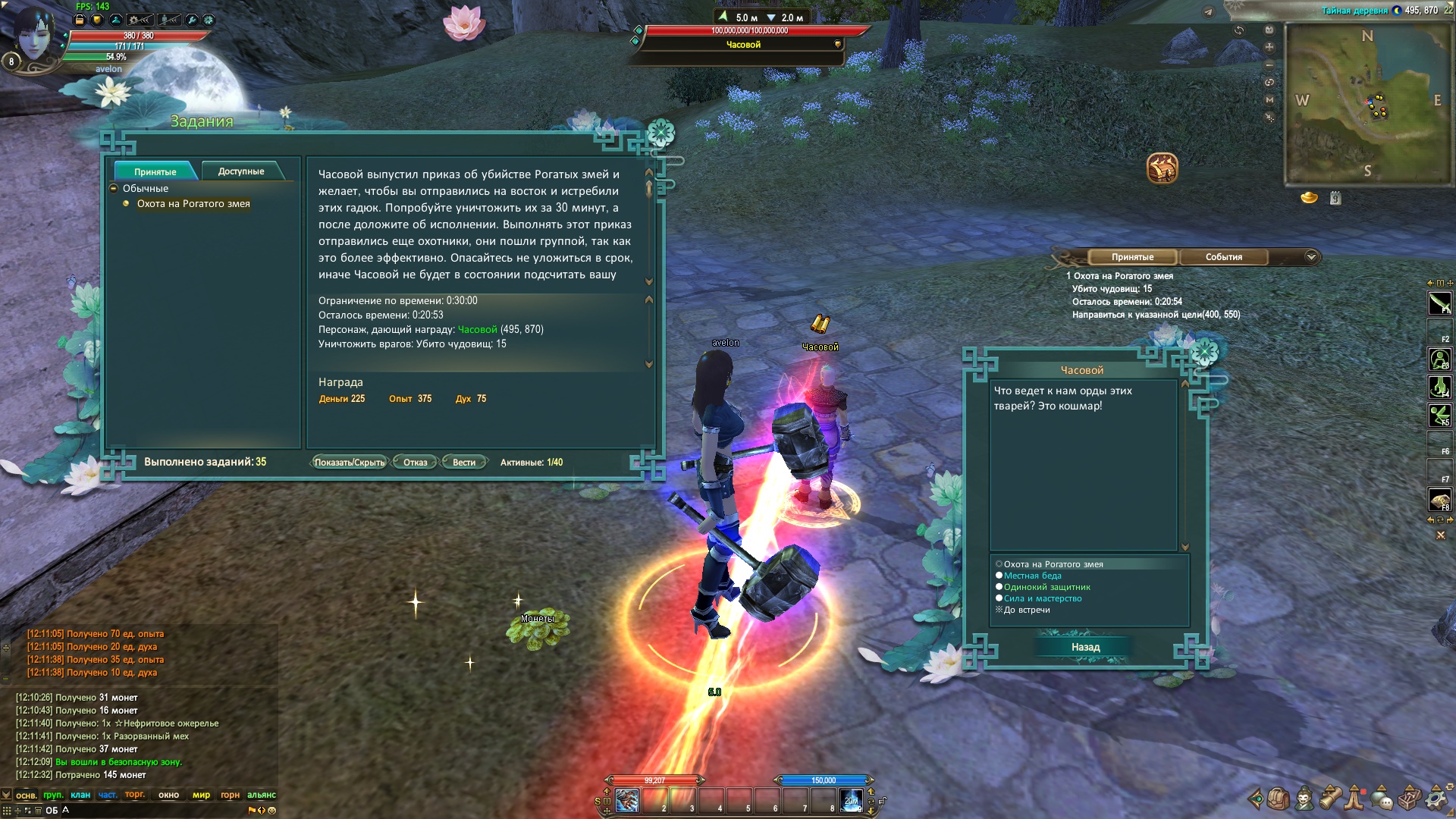This screenshot has width=1456, height=819.
Task: Open the treasure chest event icon
Action: coord(1162,168)
